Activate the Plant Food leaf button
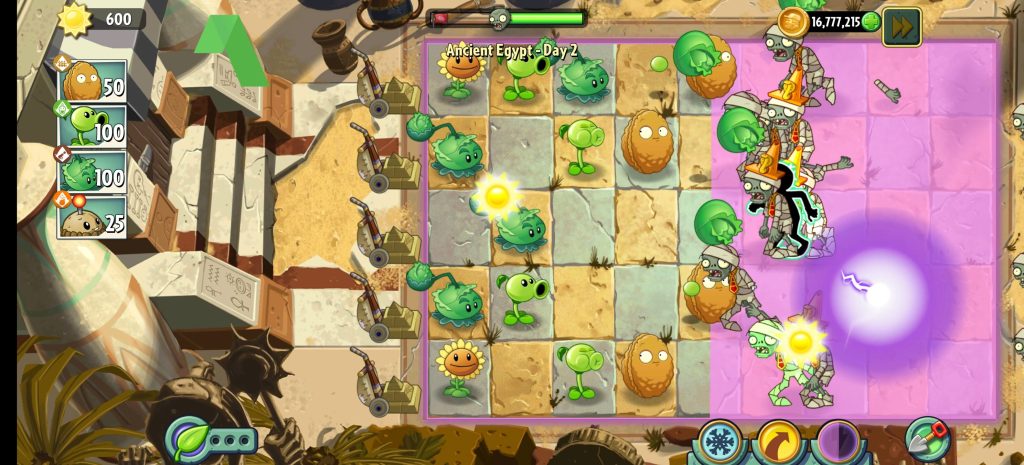 tap(187, 438)
